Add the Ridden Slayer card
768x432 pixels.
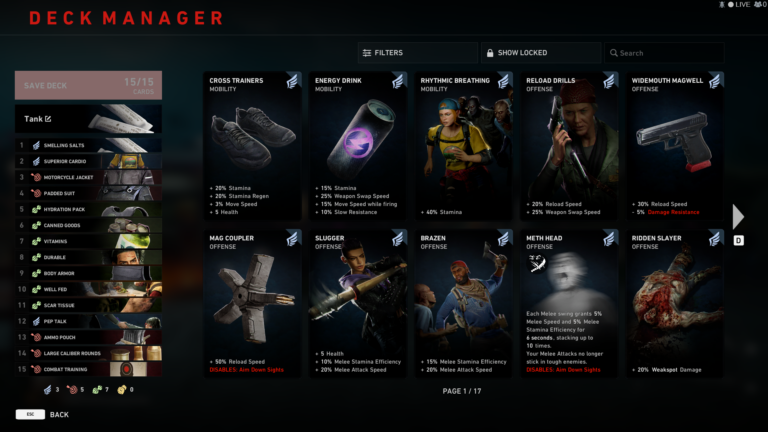(x=676, y=303)
